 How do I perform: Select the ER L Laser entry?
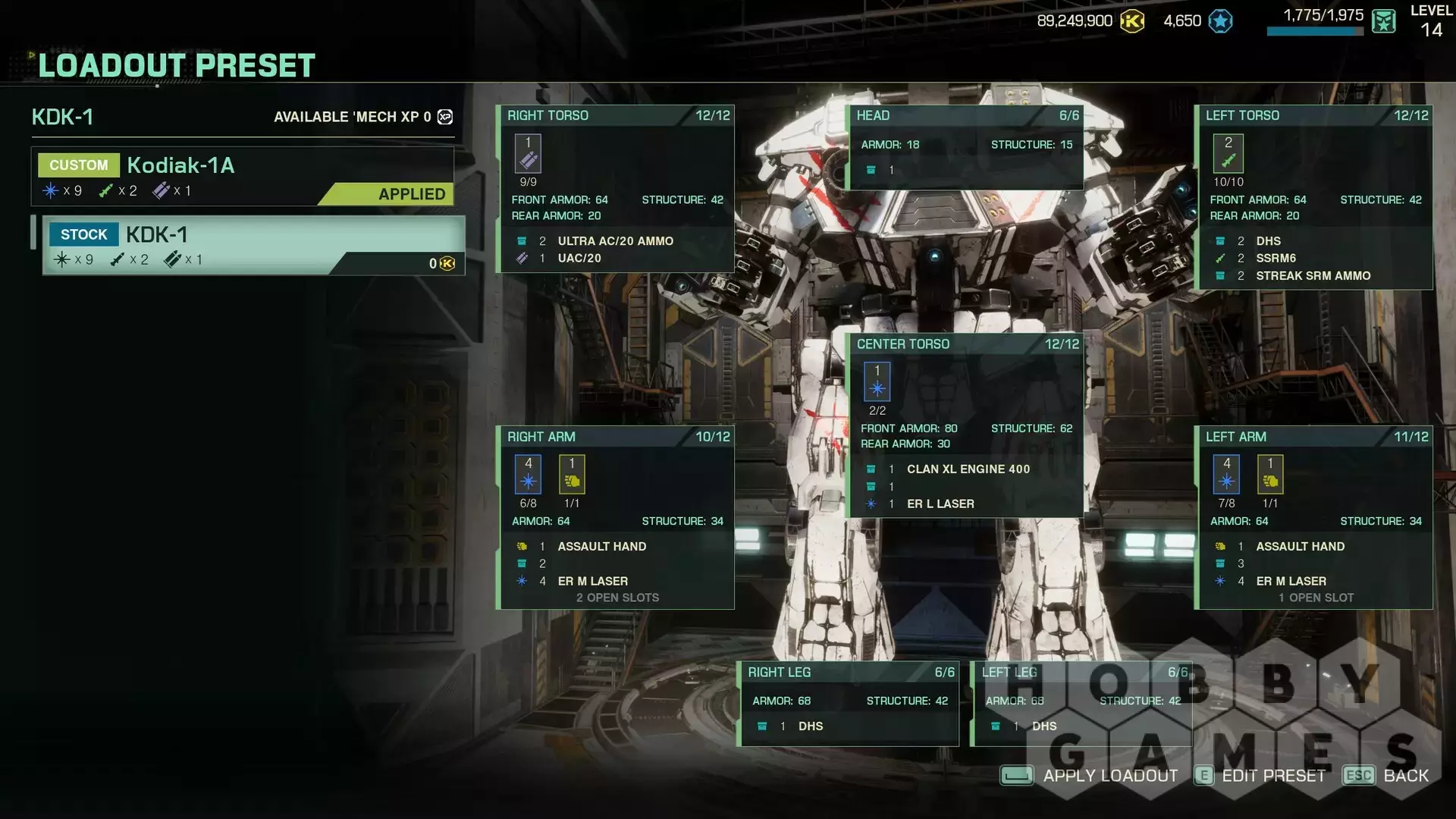(940, 504)
